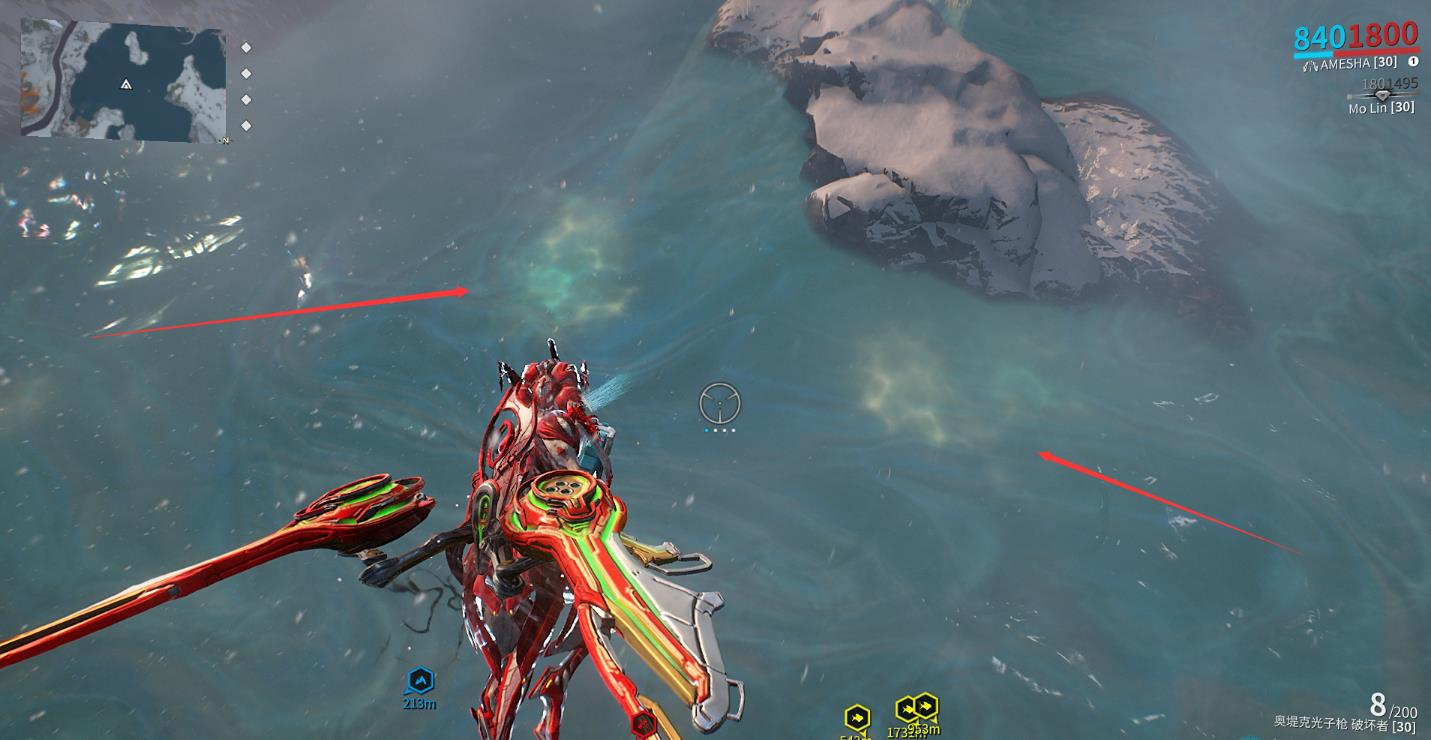Open the snowy lake minimap

coord(123,80)
